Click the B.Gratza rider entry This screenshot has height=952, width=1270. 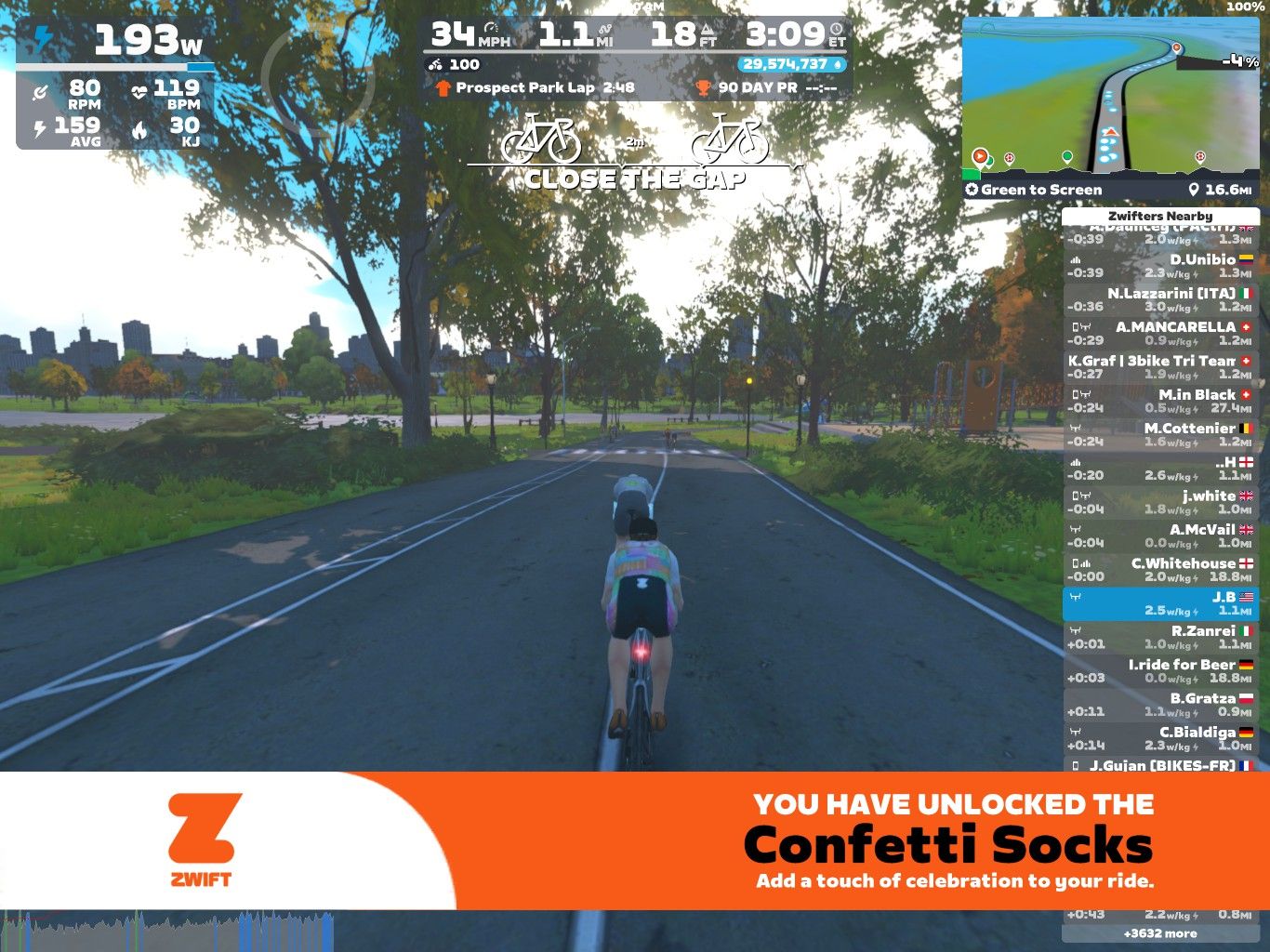[x=1160, y=705]
